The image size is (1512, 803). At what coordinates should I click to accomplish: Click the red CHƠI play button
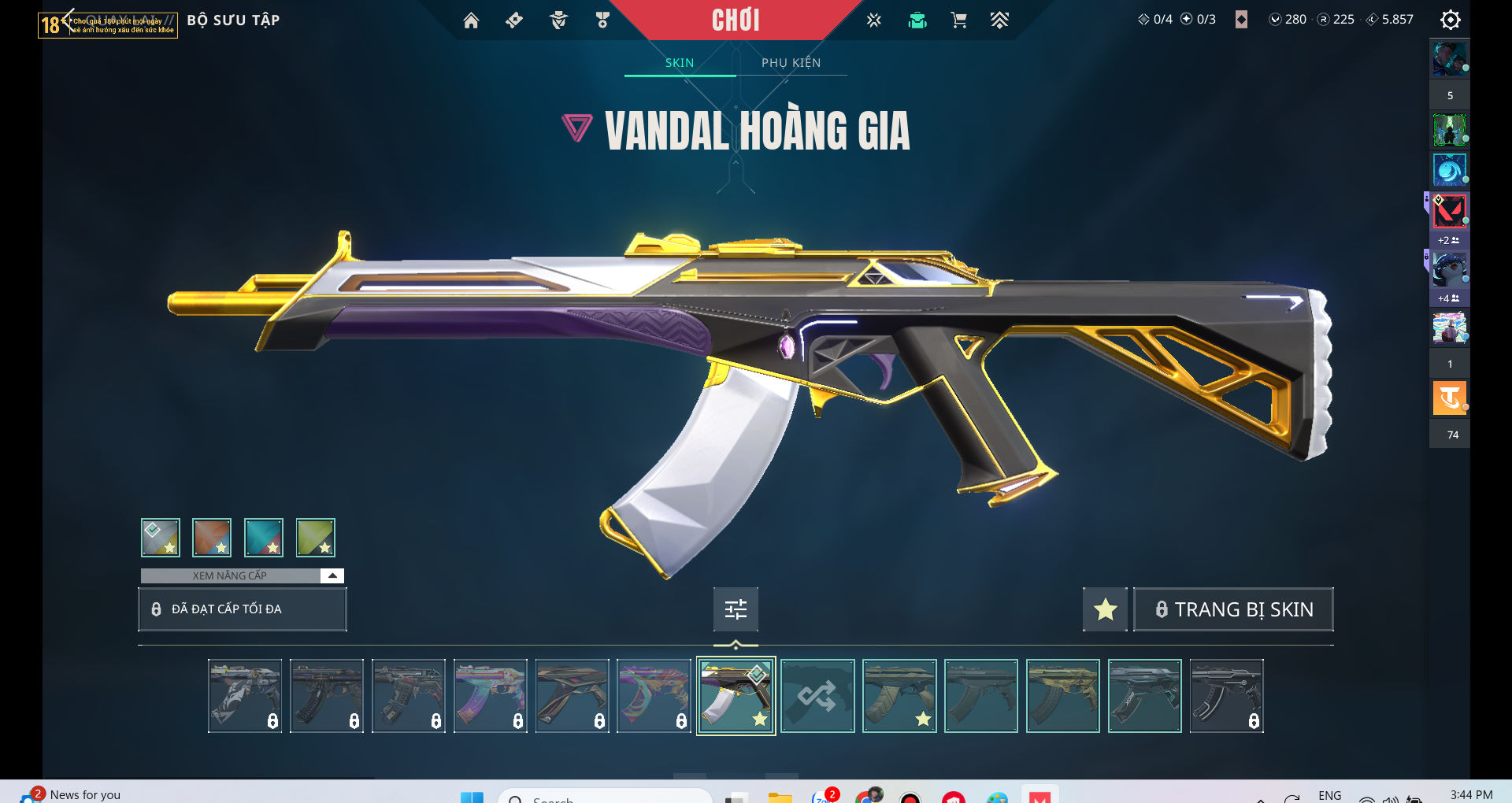click(x=736, y=20)
